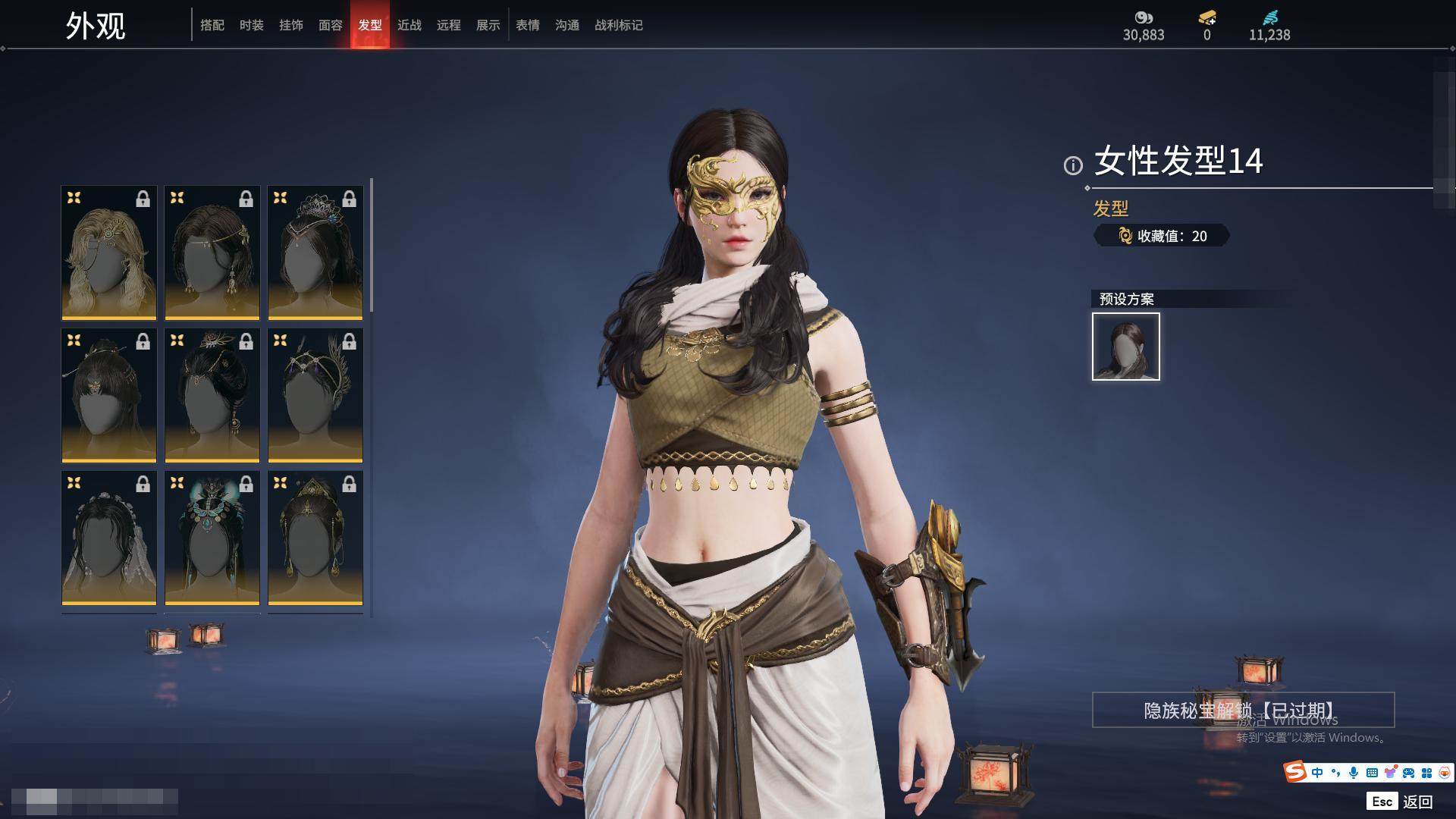Open the 表情 tab
This screenshot has height=819, width=1456.
528,25
